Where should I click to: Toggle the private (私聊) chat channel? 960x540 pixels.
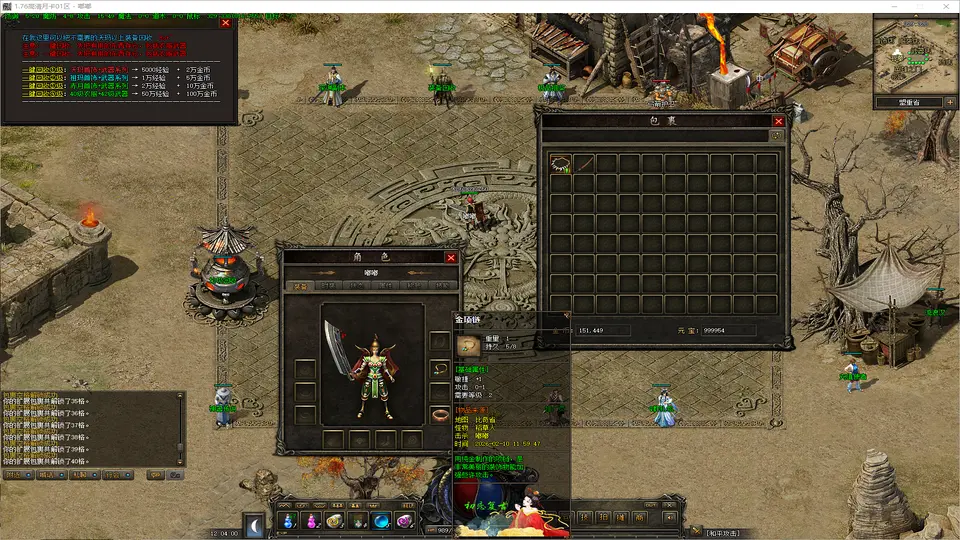click(x=83, y=475)
